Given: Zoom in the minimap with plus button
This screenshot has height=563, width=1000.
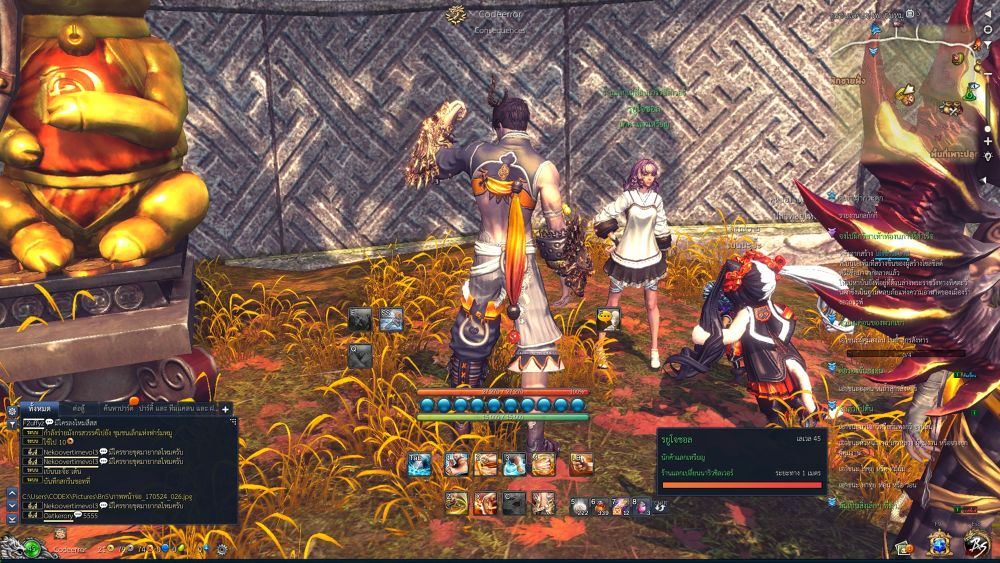Looking at the screenshot, I should 989,141.
